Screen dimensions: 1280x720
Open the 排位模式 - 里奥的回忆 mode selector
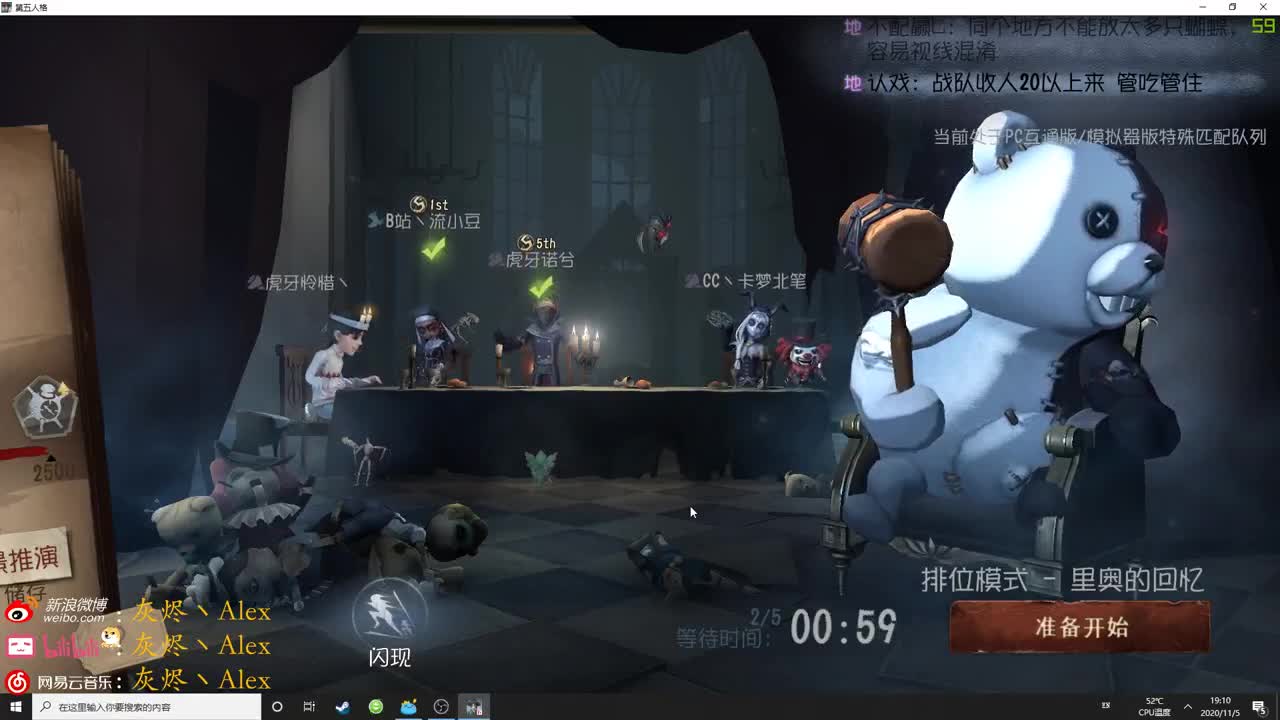(x=1062, y=578)
